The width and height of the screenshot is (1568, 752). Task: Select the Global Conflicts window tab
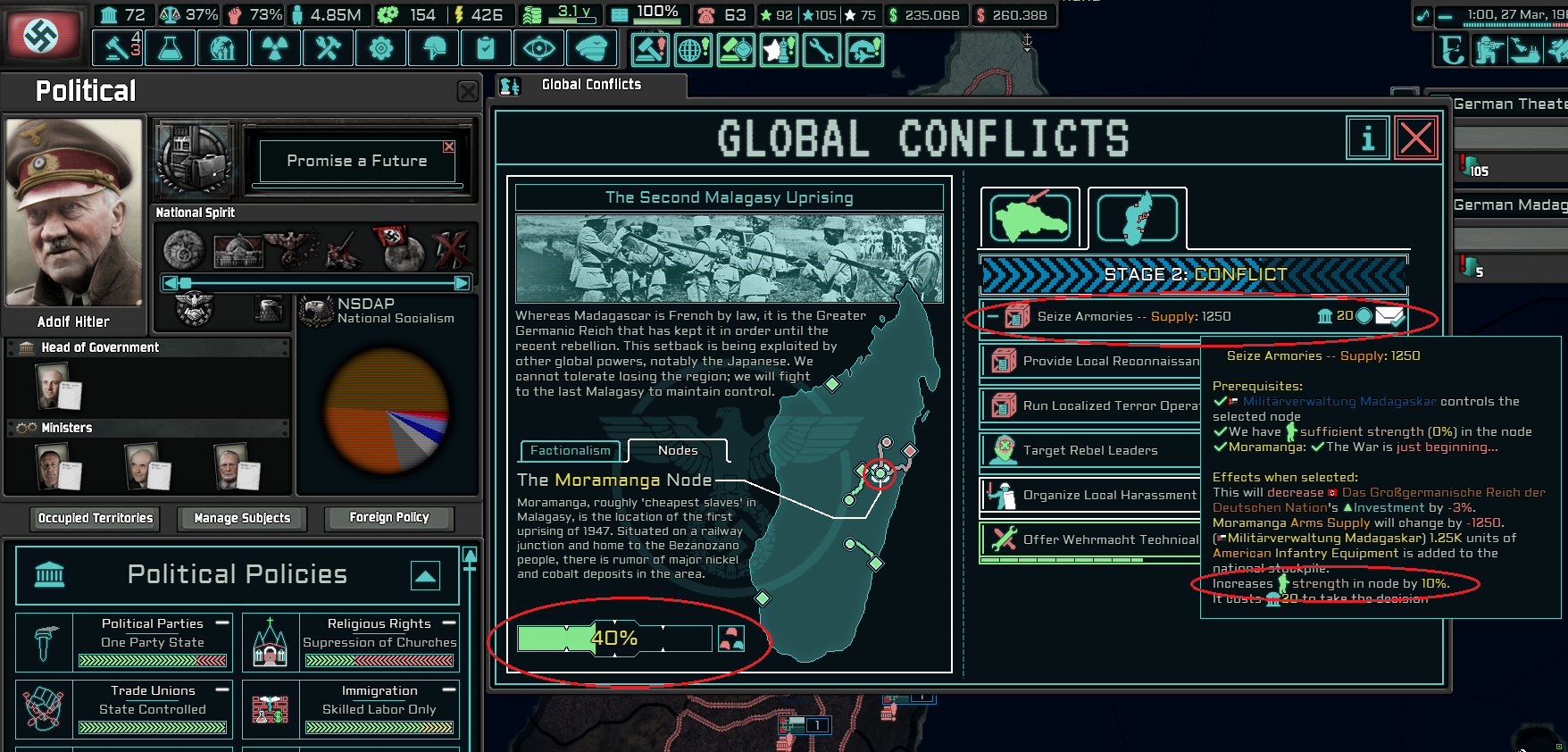pyautogui.click(x=589, y=84)
